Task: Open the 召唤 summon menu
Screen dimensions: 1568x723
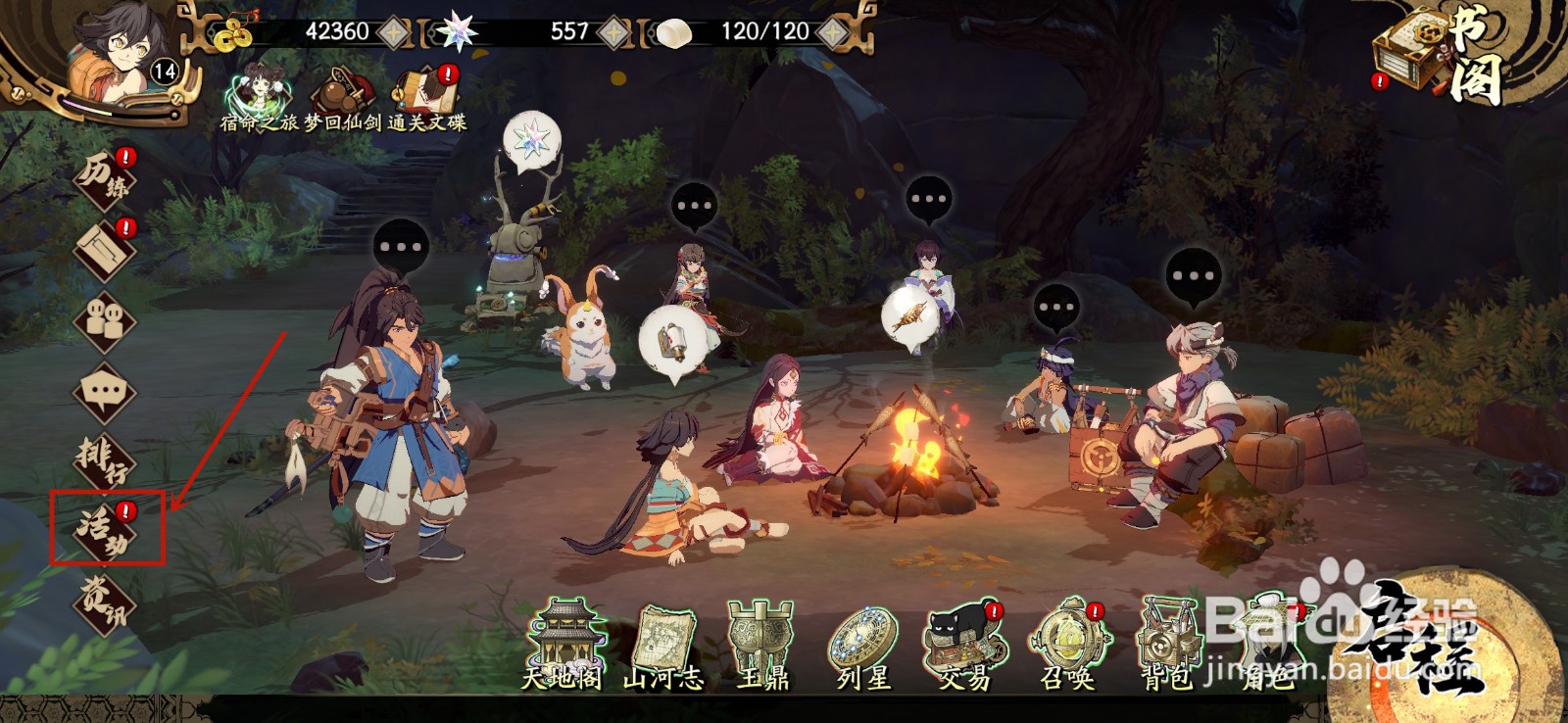Action: pyautogui.click(x=1067, y=645)
